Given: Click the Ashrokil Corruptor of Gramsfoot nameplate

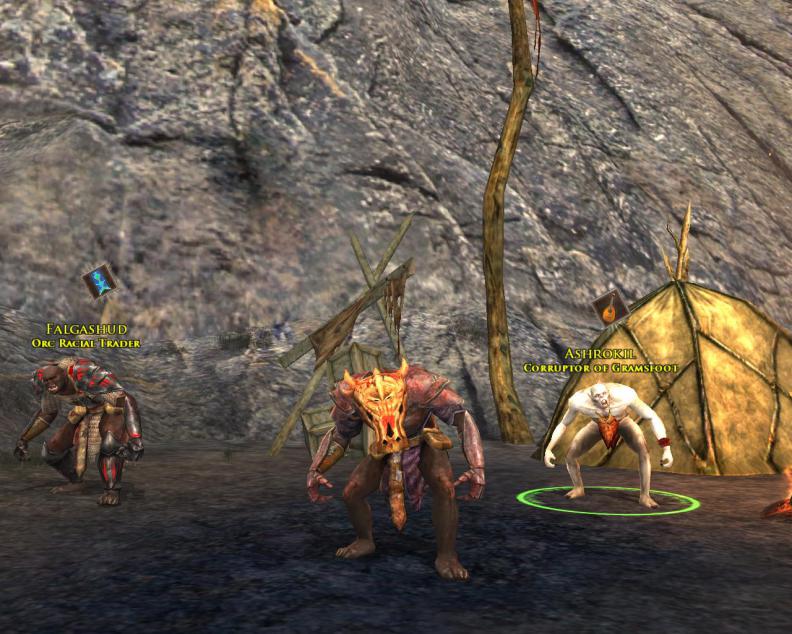Looking at the screenshot, I should tap(599, 361).
